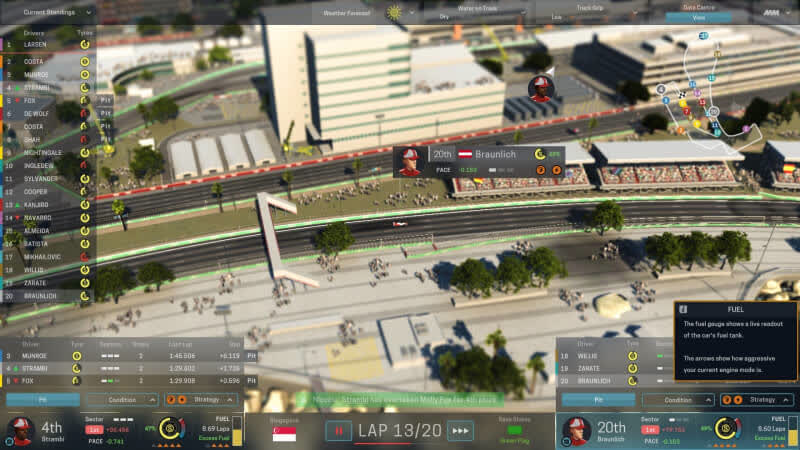Pit Strambi's car

(x=42, y=399)
